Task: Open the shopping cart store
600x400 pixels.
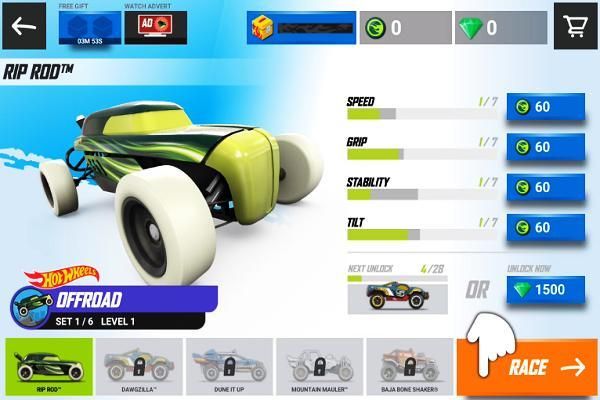Action: pyautogui.click(x=575, y=27)
